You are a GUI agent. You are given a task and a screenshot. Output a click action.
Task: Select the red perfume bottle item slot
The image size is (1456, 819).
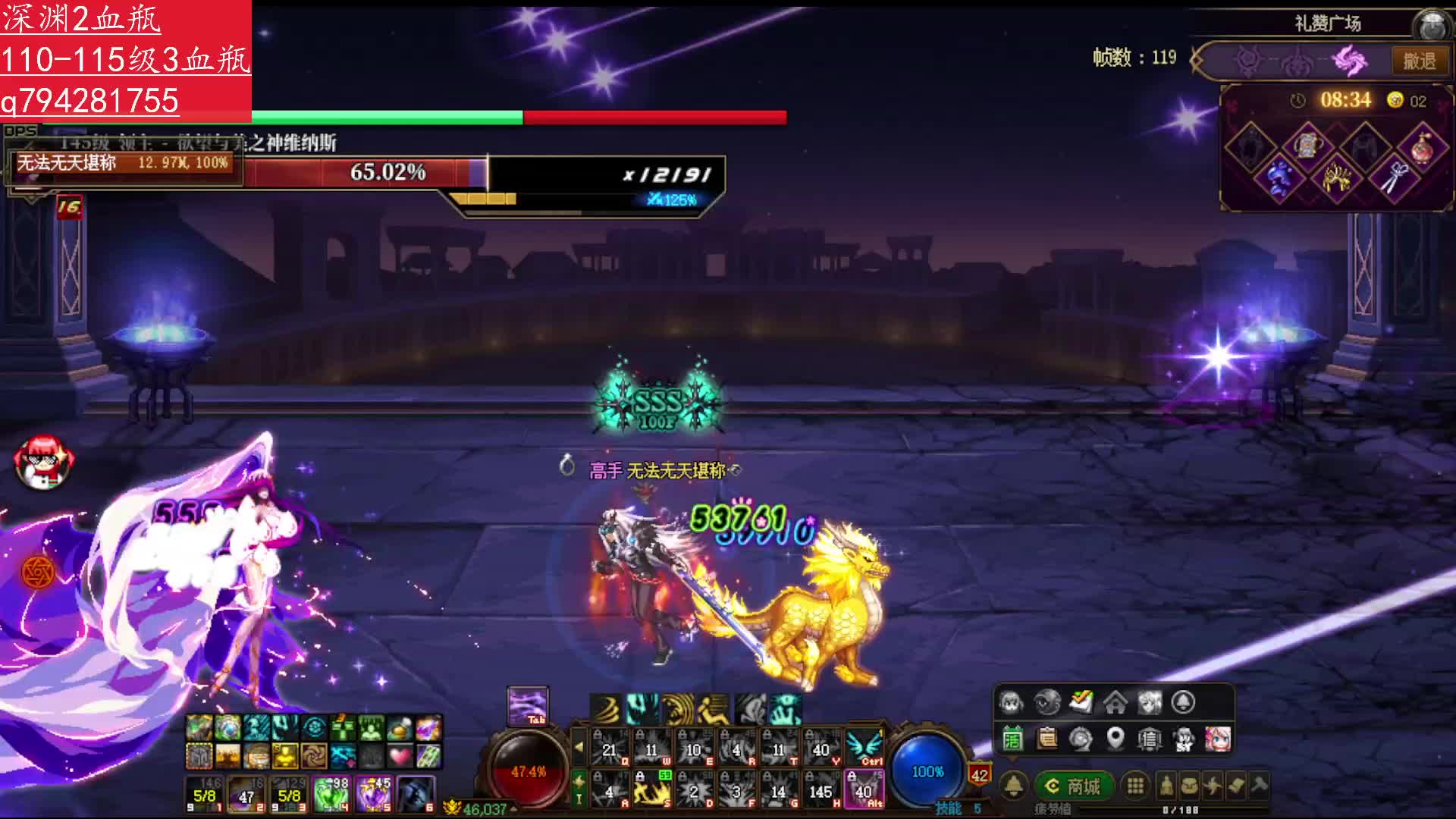(x=1421, y=148)
